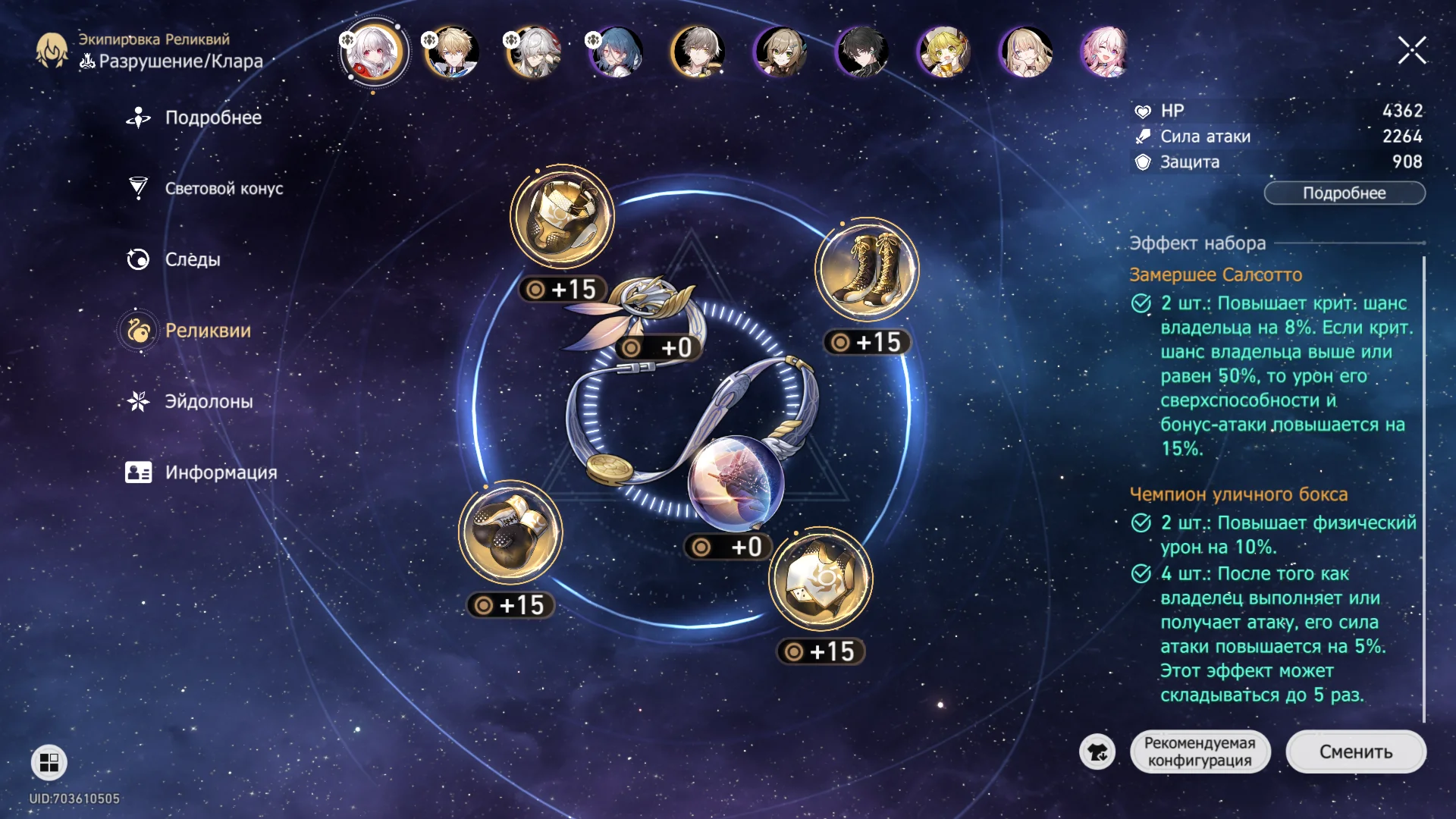Select the boots relic slot
The height and width of the screenshot is (819, 1456).
tap(867, 269)
